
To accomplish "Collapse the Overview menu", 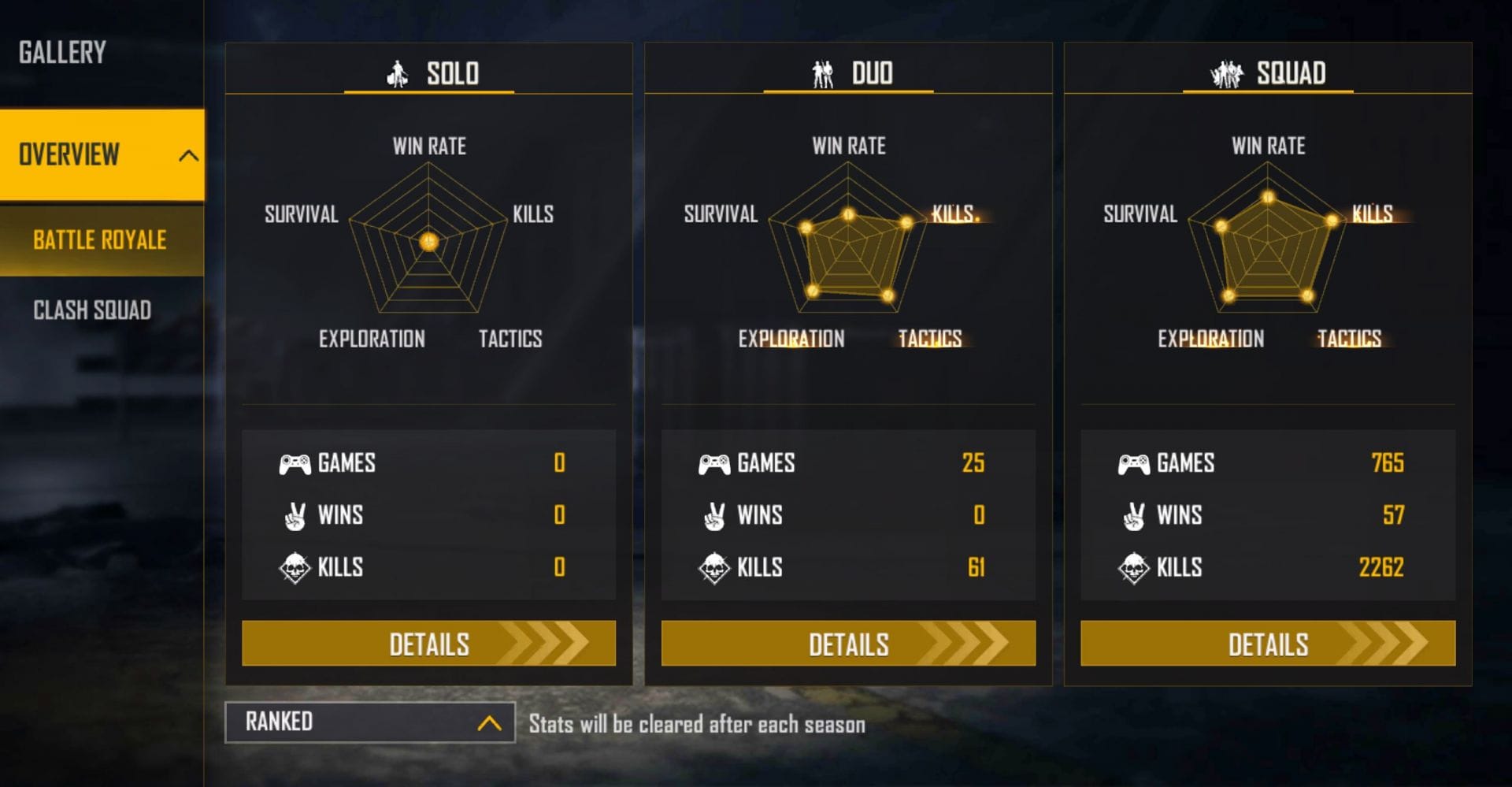I will coord(187,154).
